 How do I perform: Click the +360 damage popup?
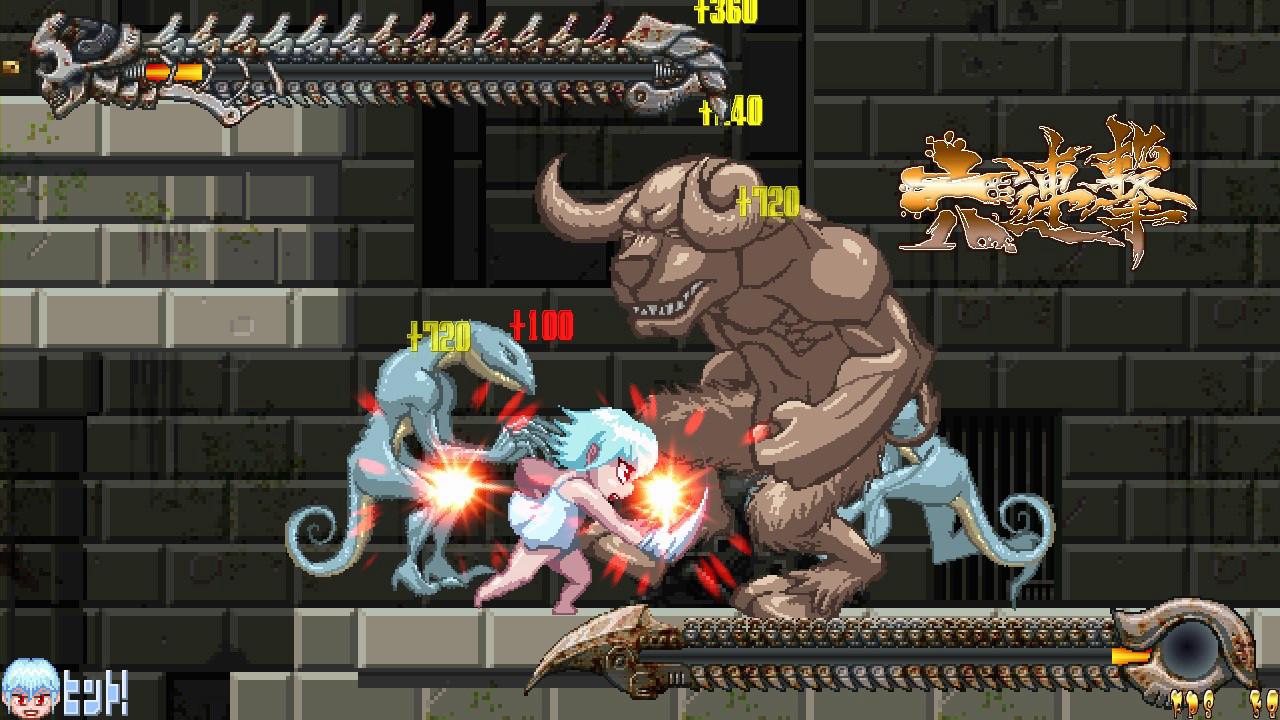(x=726, y=14)
